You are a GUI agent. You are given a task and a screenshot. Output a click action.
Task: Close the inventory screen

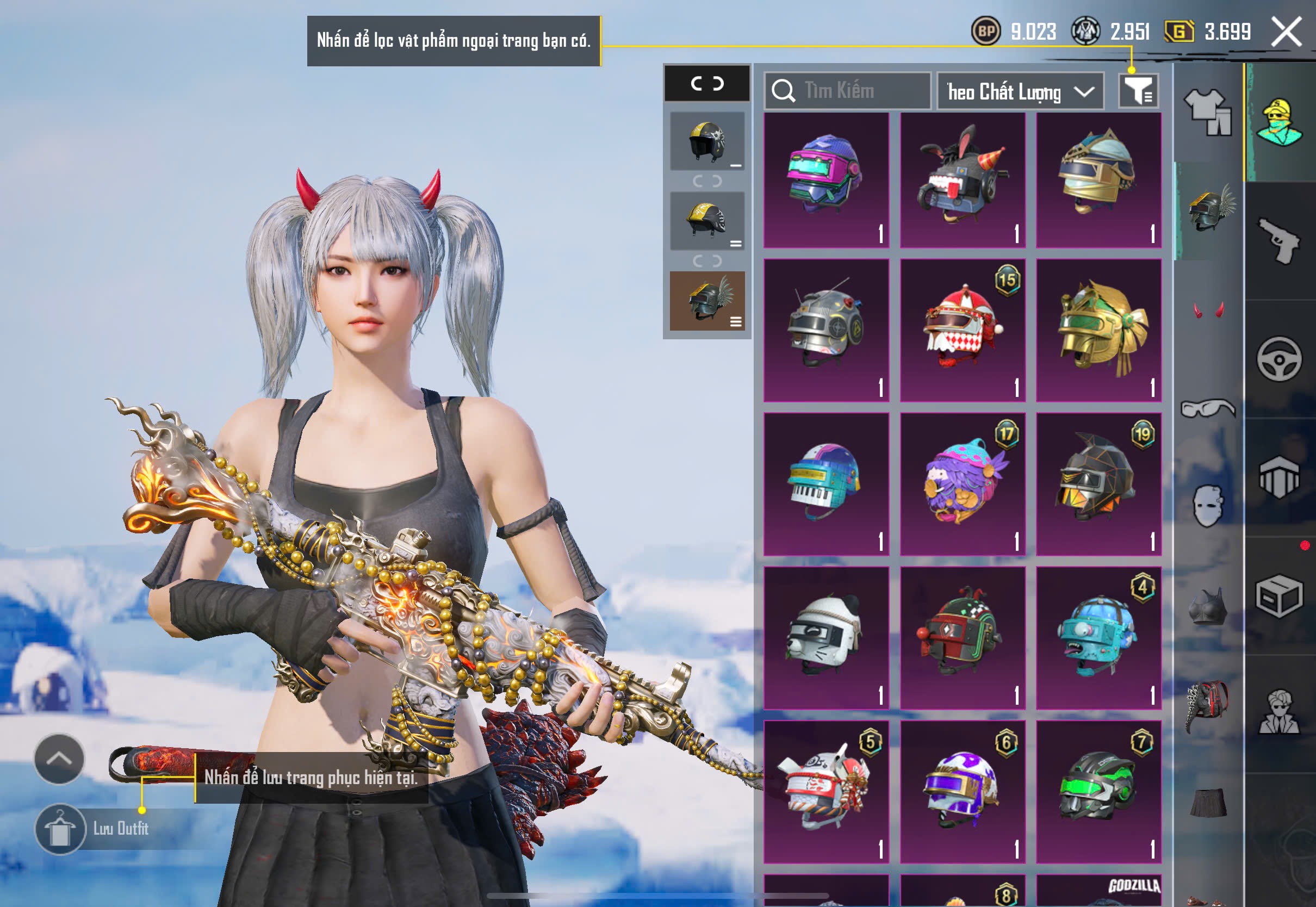click(1287, 32)
